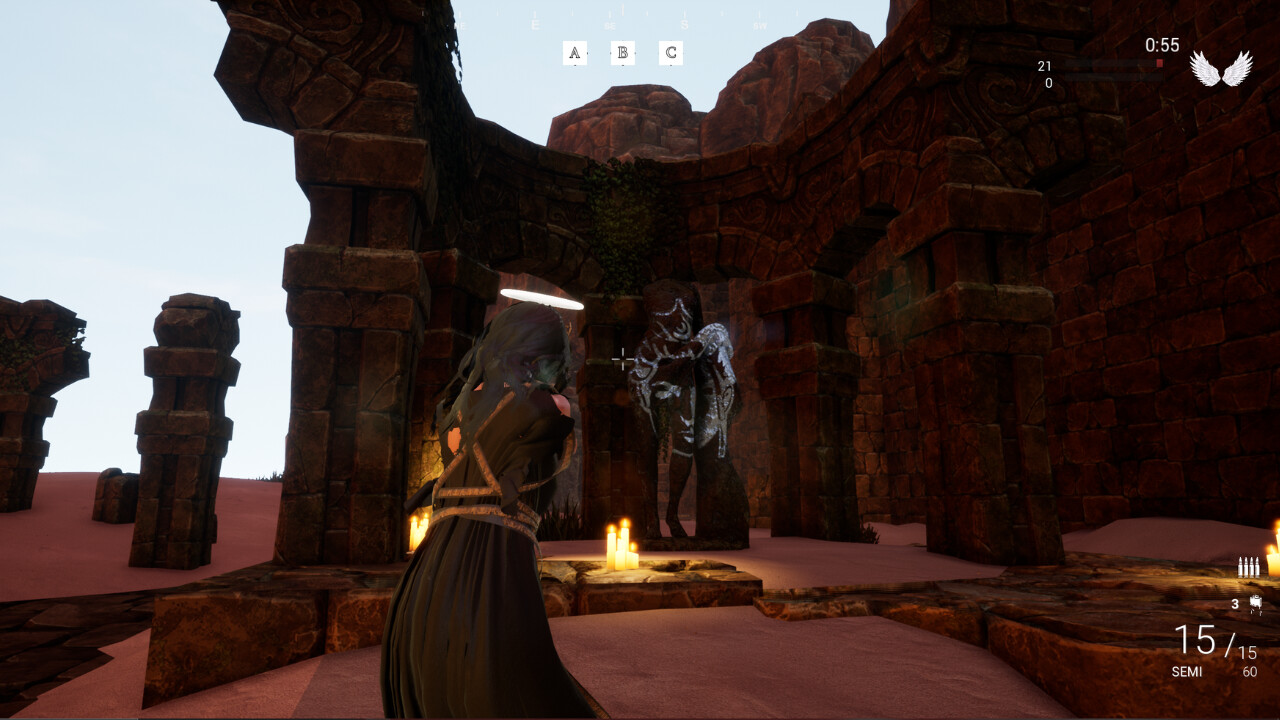
Task: Select objective marker C on the HUD
Action: (669, 52)
